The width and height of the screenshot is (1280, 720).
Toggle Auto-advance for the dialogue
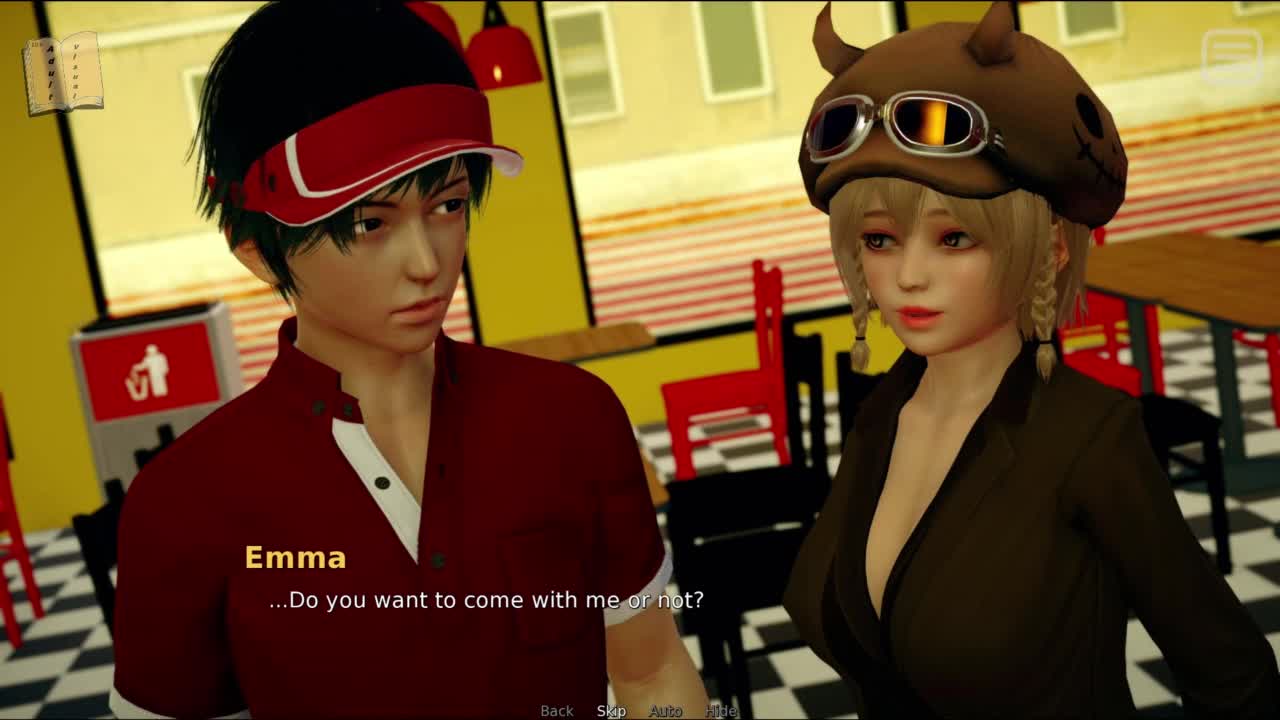tap(665, 711)
